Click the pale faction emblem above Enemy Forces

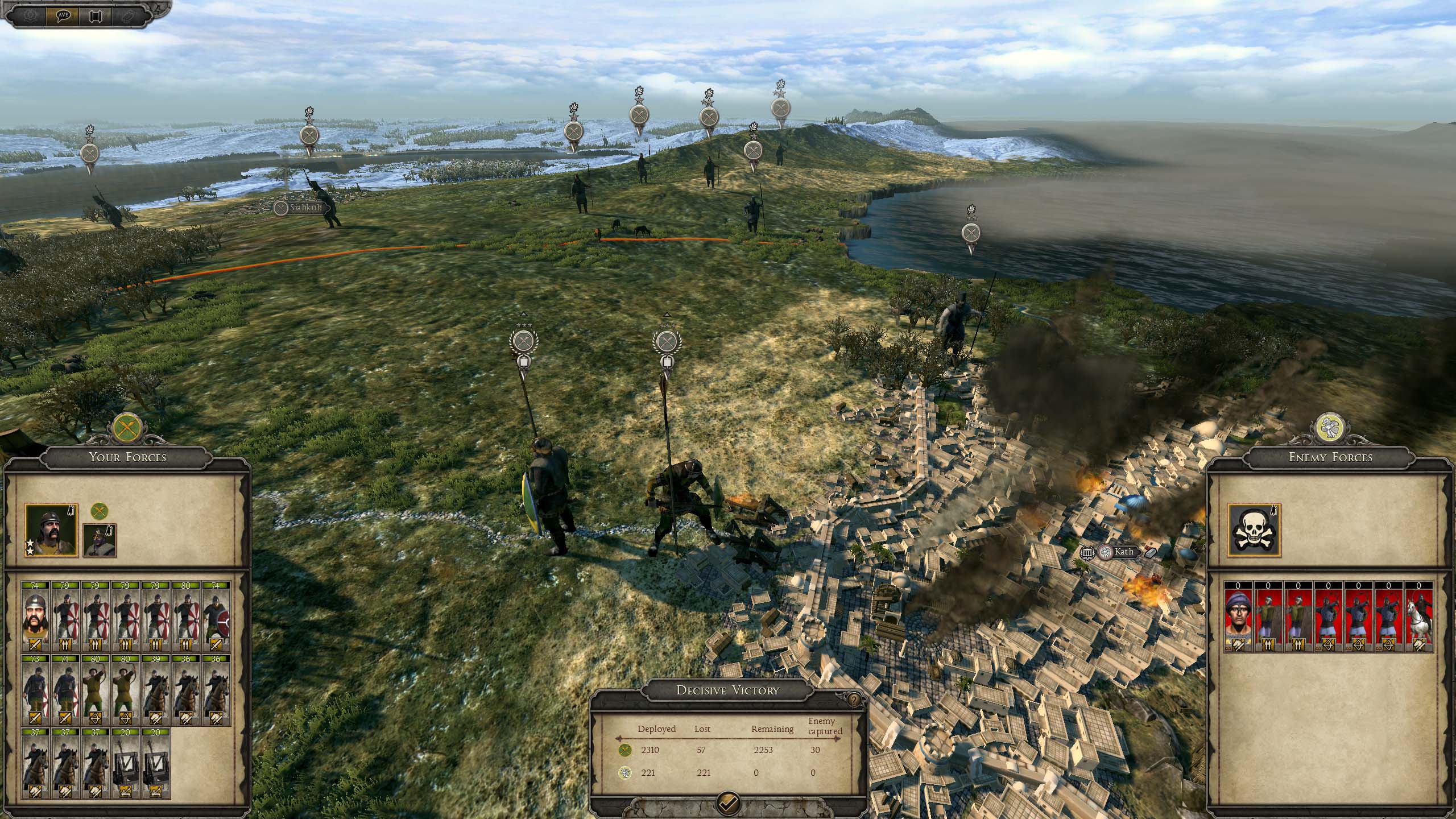[1330, 428]
